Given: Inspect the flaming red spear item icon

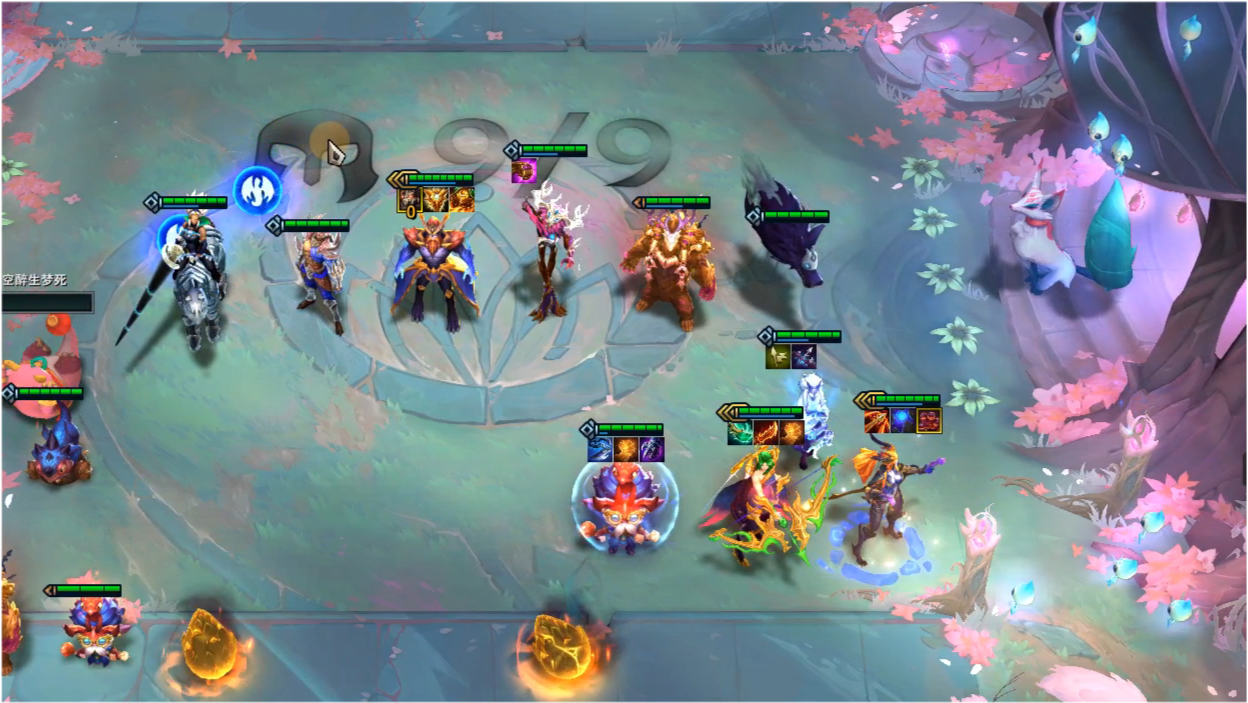Looking at the screenshot, I should 877,421.
